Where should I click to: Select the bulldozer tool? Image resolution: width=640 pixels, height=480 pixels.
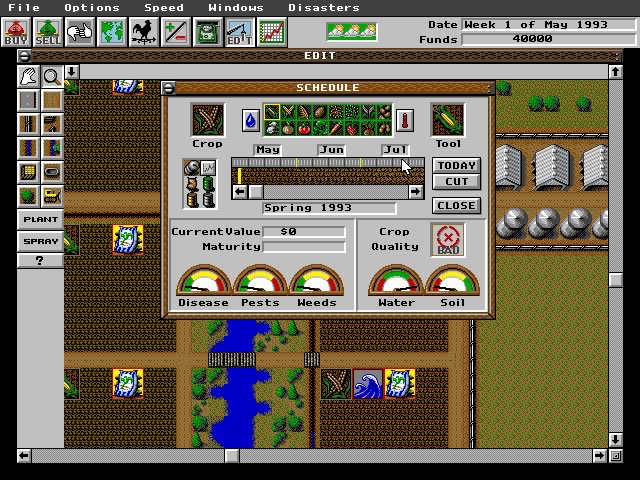click(x=51, y=195)
